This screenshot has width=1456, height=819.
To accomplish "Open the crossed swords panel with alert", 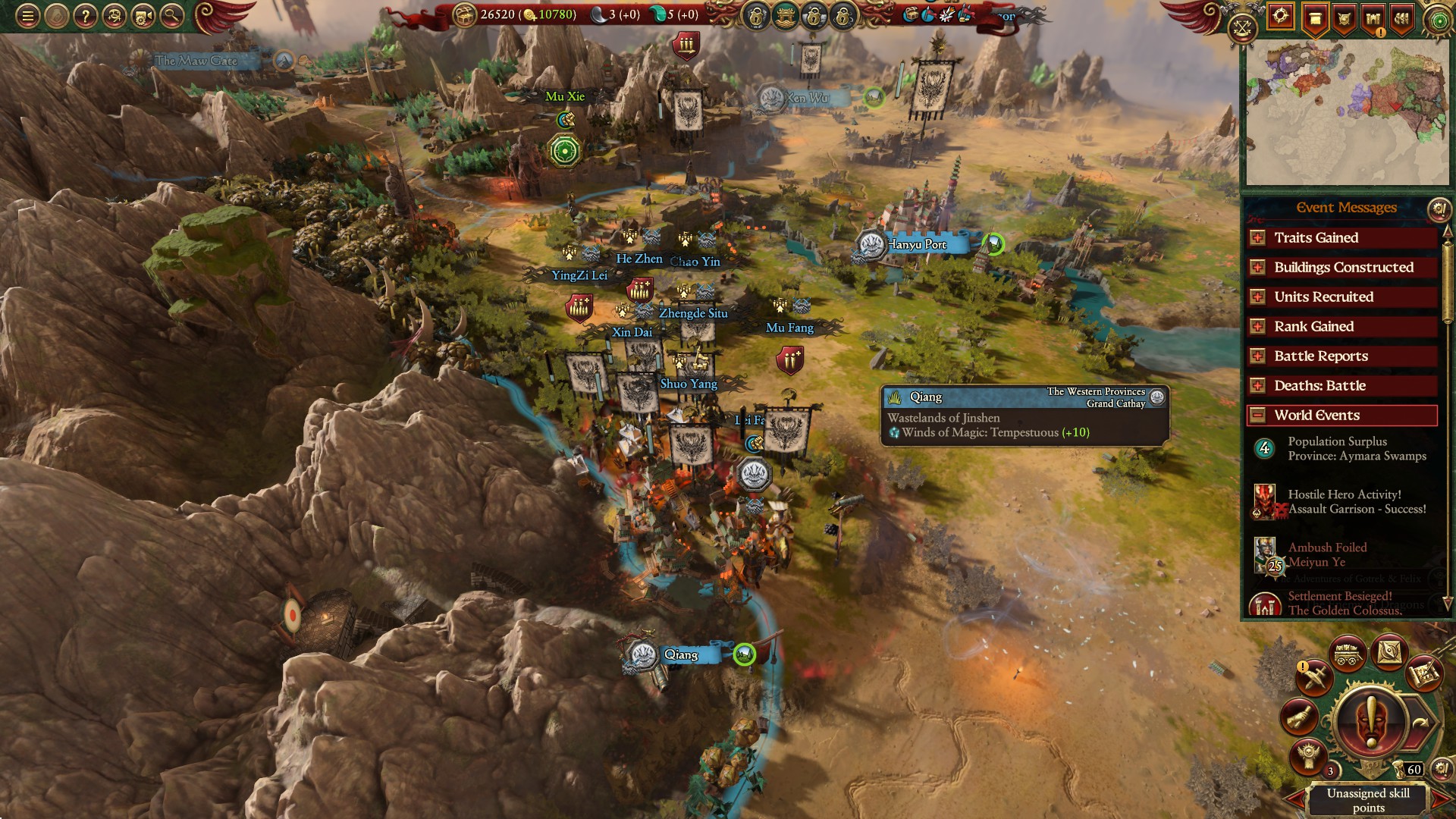I will point(1314,676).
